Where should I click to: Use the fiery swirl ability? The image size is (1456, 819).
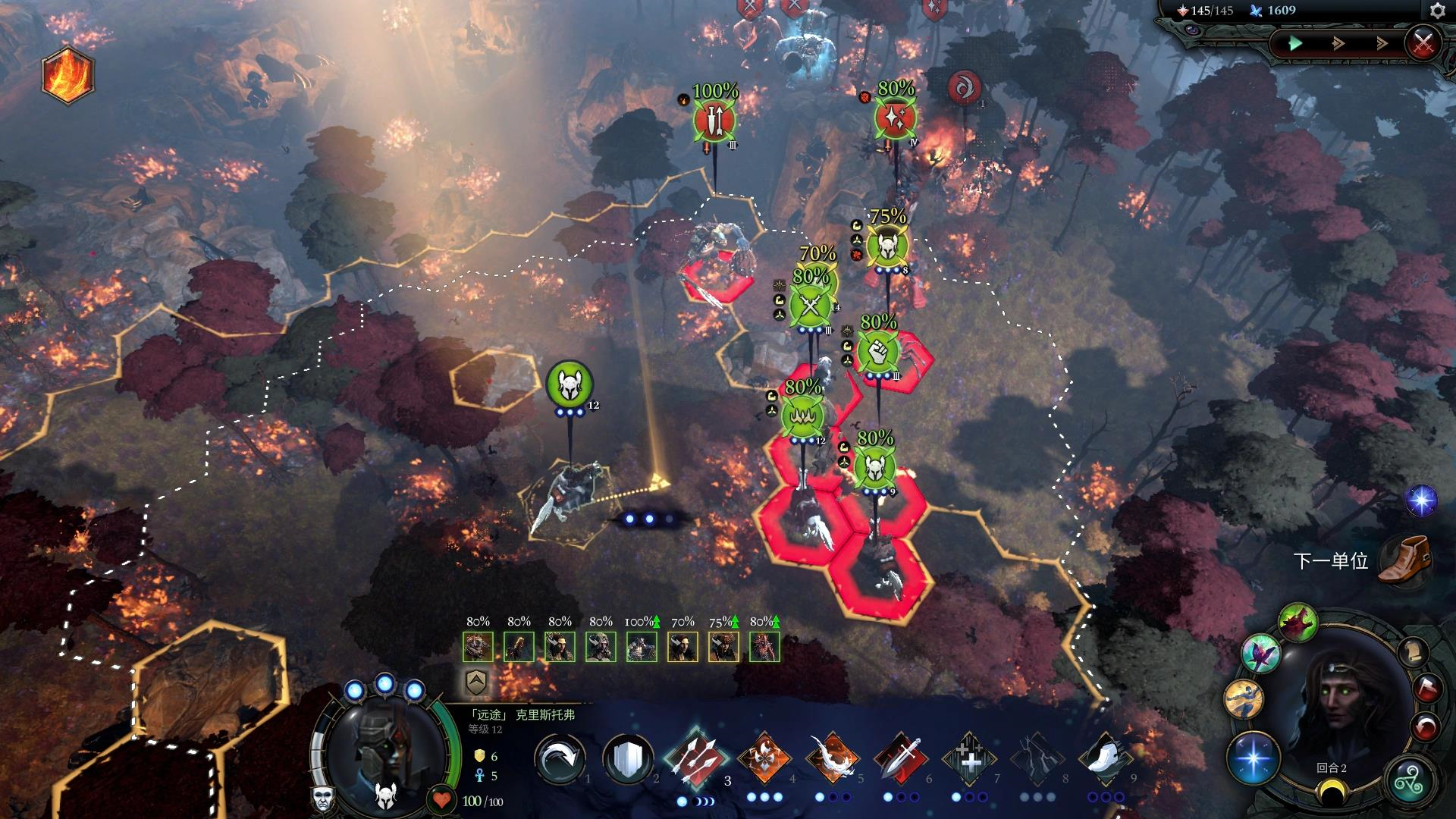pos(832,758)
